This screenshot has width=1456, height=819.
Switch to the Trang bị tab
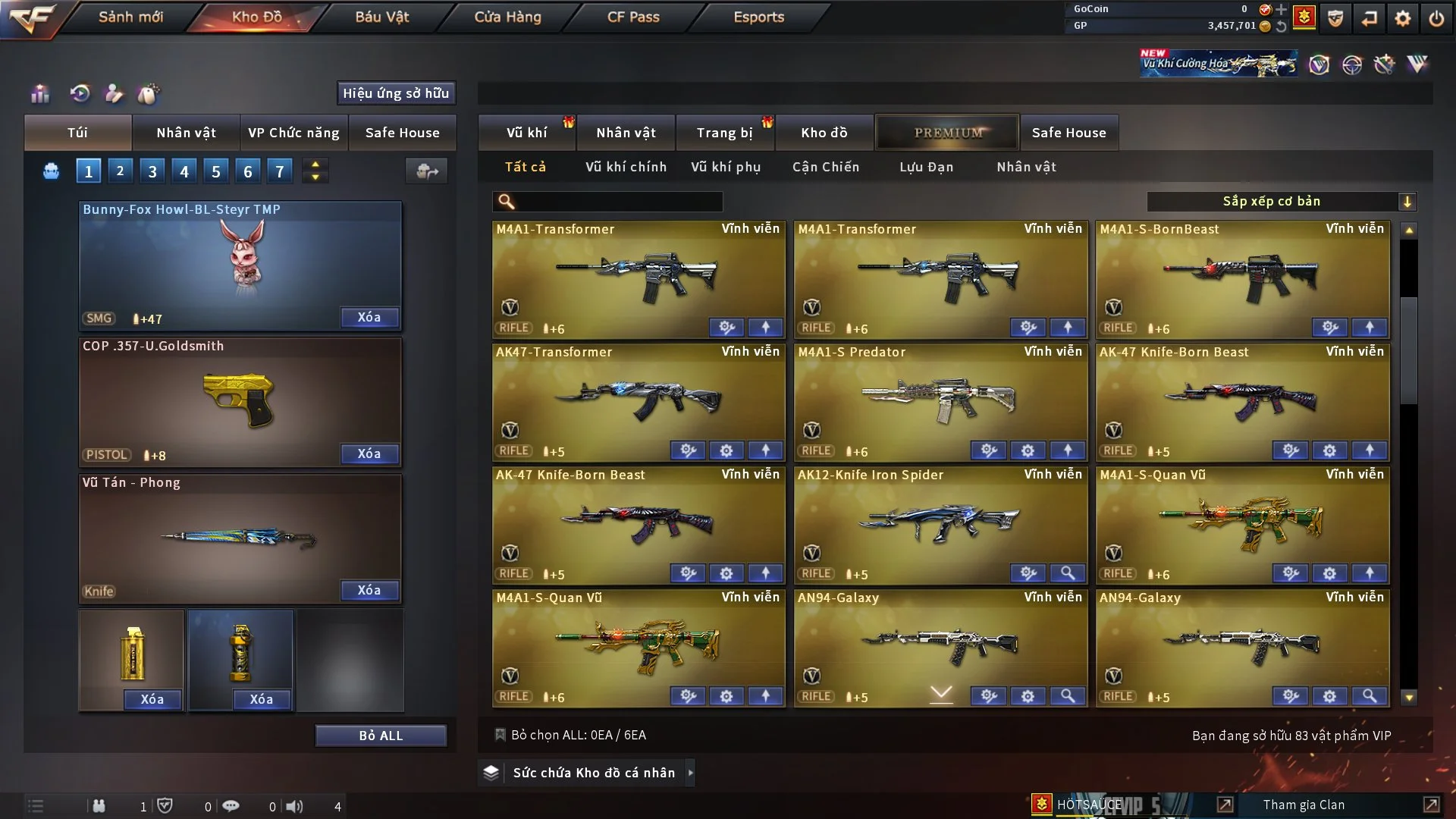[x=724, y=133]
